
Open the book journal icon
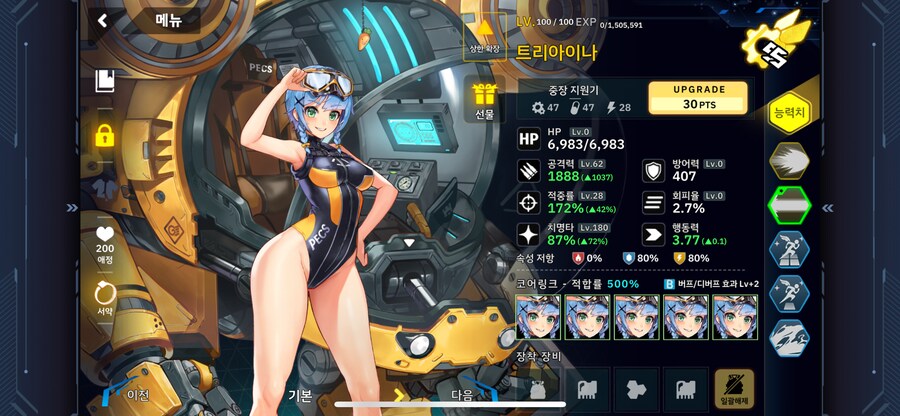tap(103, 81)
